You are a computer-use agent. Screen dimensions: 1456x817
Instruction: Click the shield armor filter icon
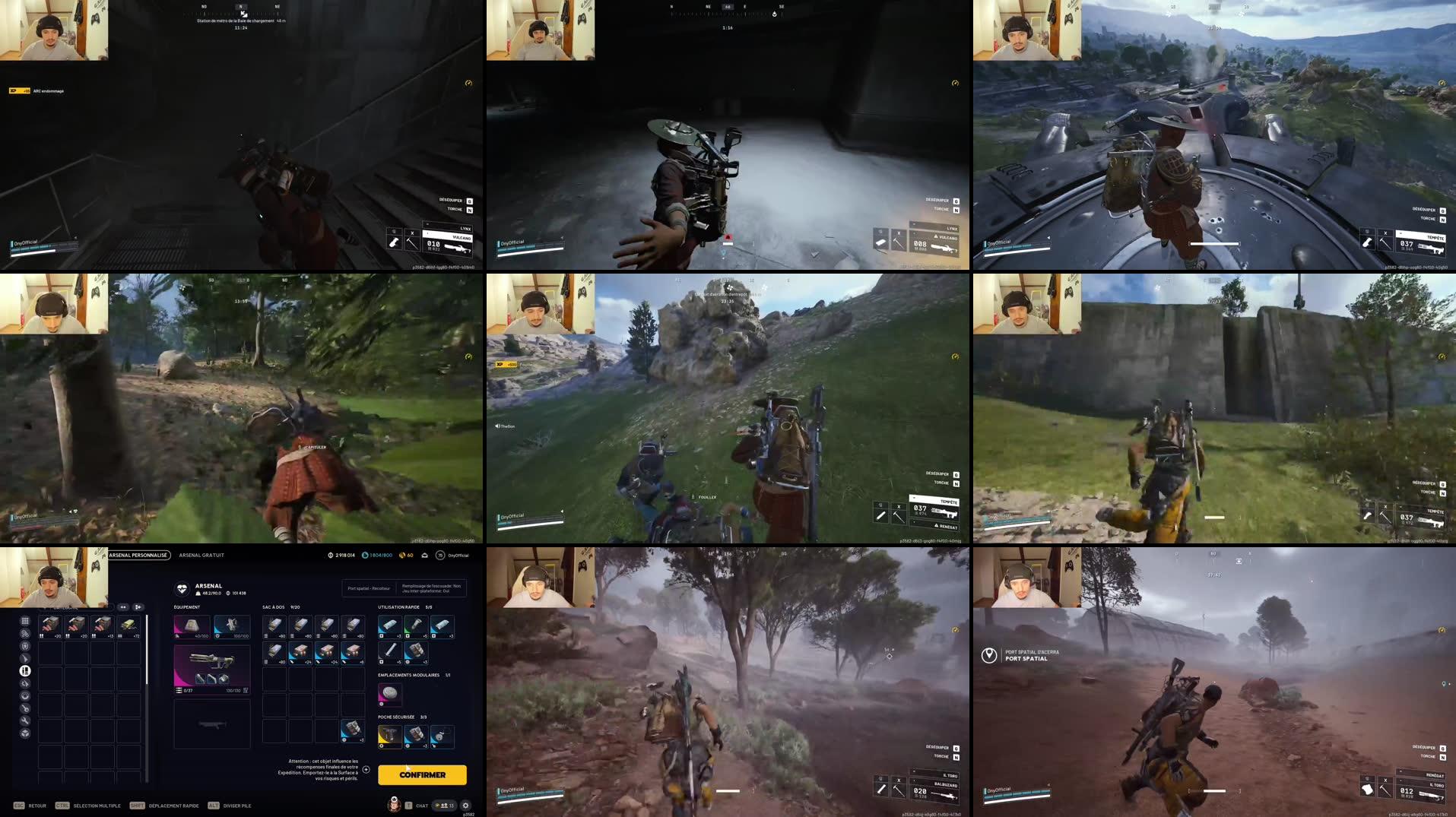tap(25, 646)
